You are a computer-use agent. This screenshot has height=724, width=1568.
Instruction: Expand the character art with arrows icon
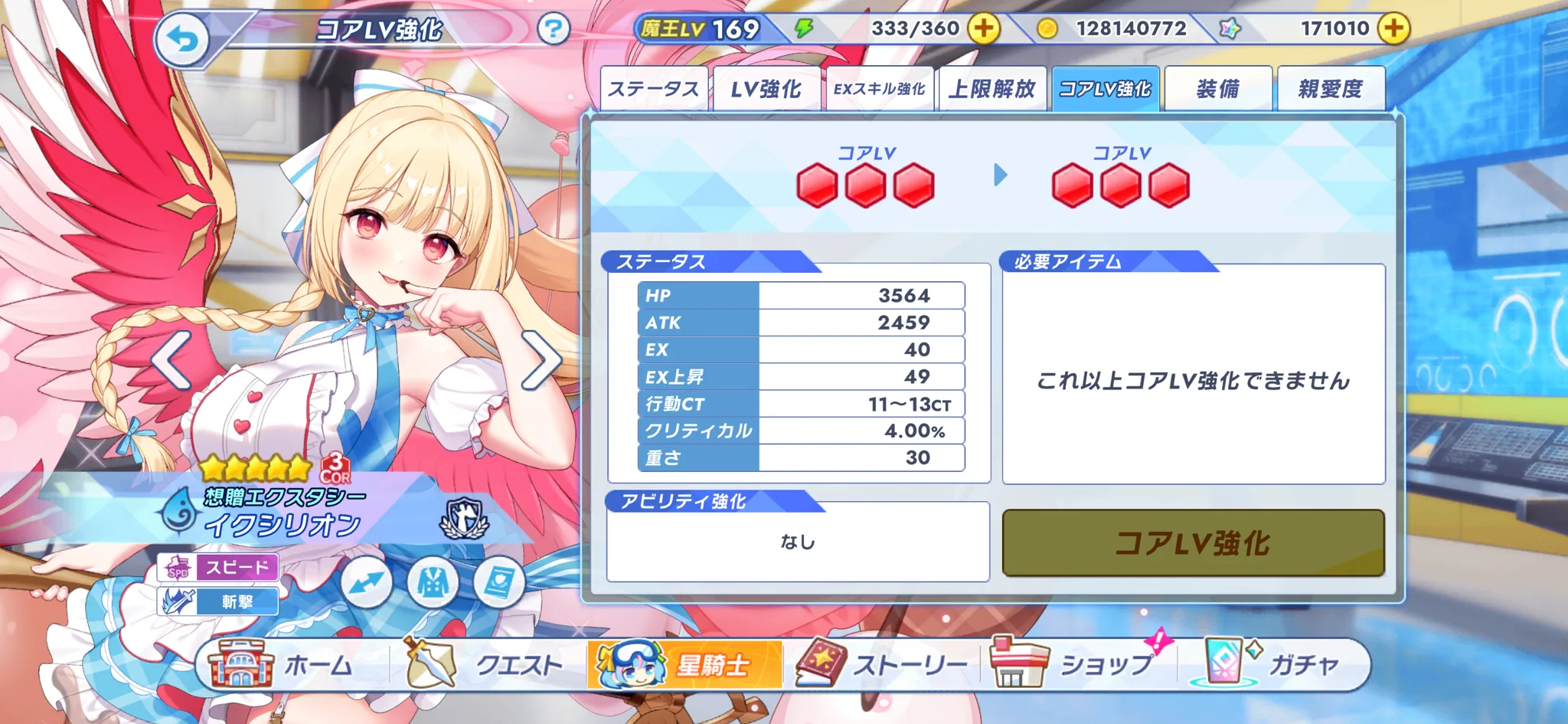366,583
